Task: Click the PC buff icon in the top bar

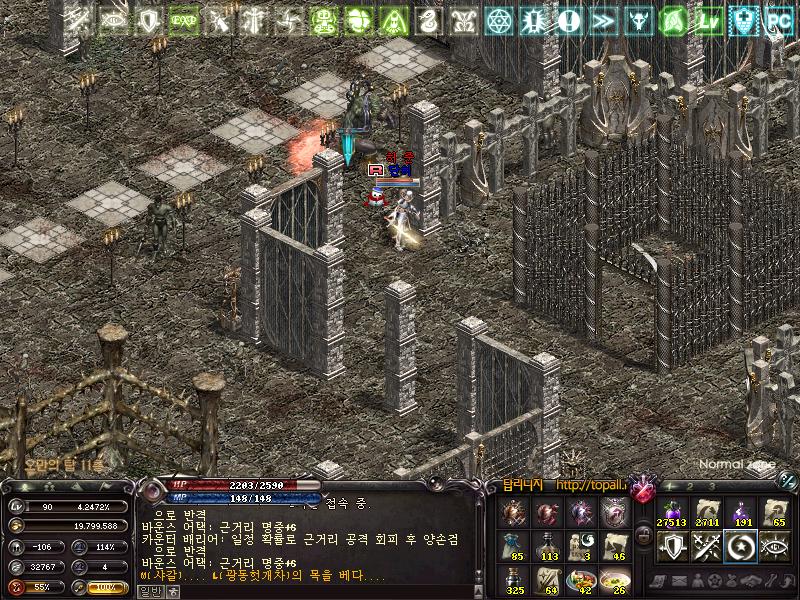Action: [777, 19]
